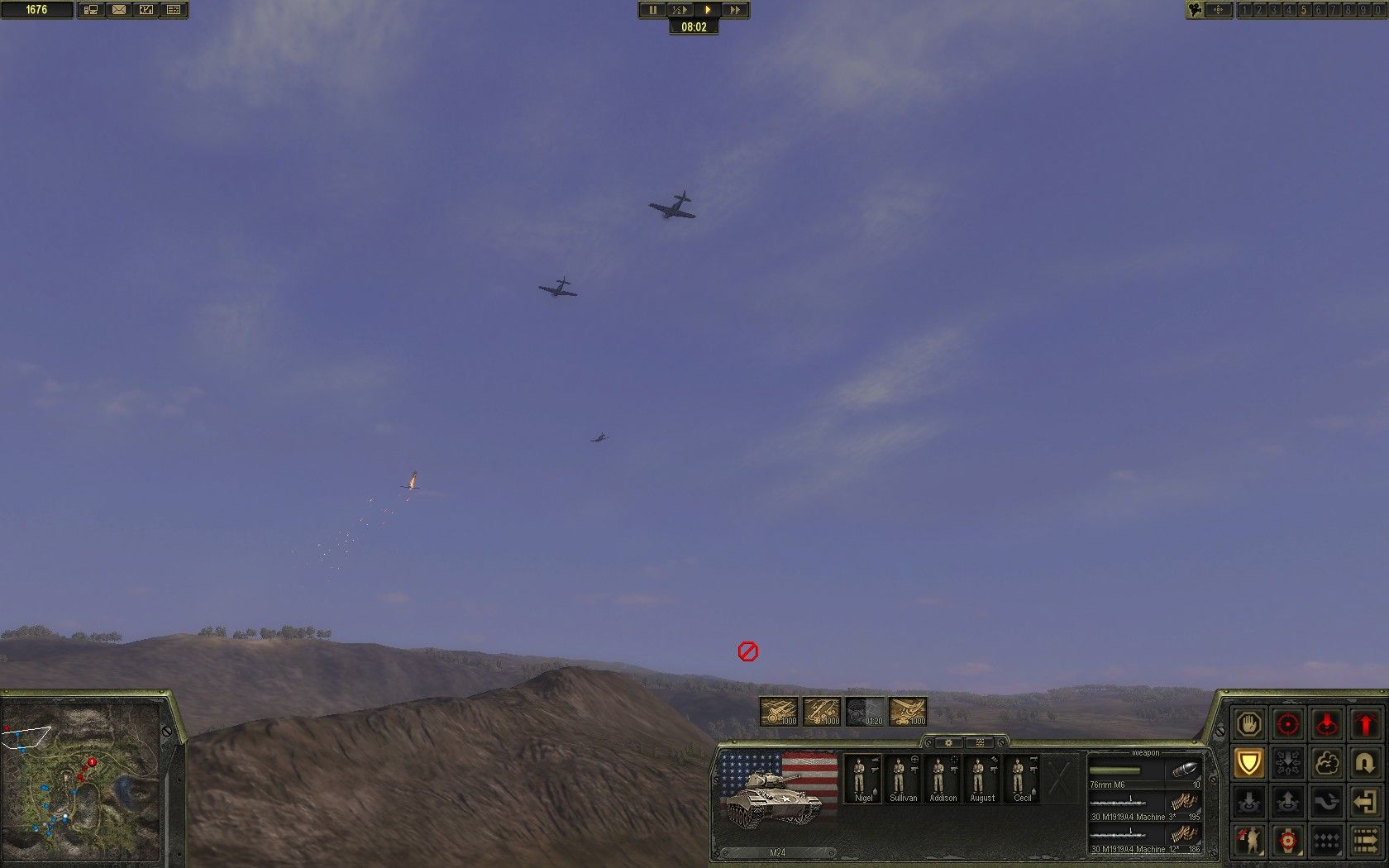
Task: Order a U-turn with reverse icon
Action: pos(1364,763)
